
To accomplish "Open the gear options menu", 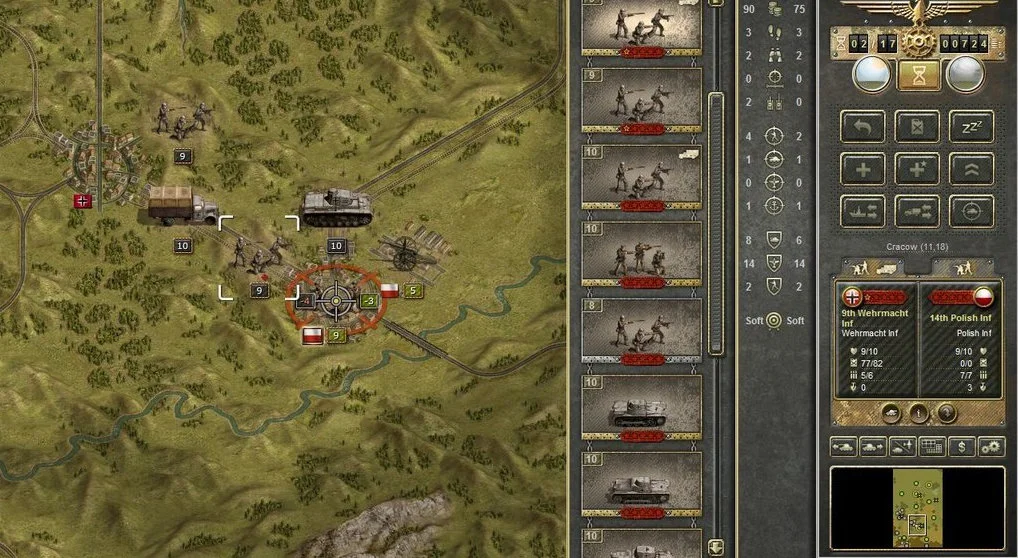I will [x=990, y=446].
